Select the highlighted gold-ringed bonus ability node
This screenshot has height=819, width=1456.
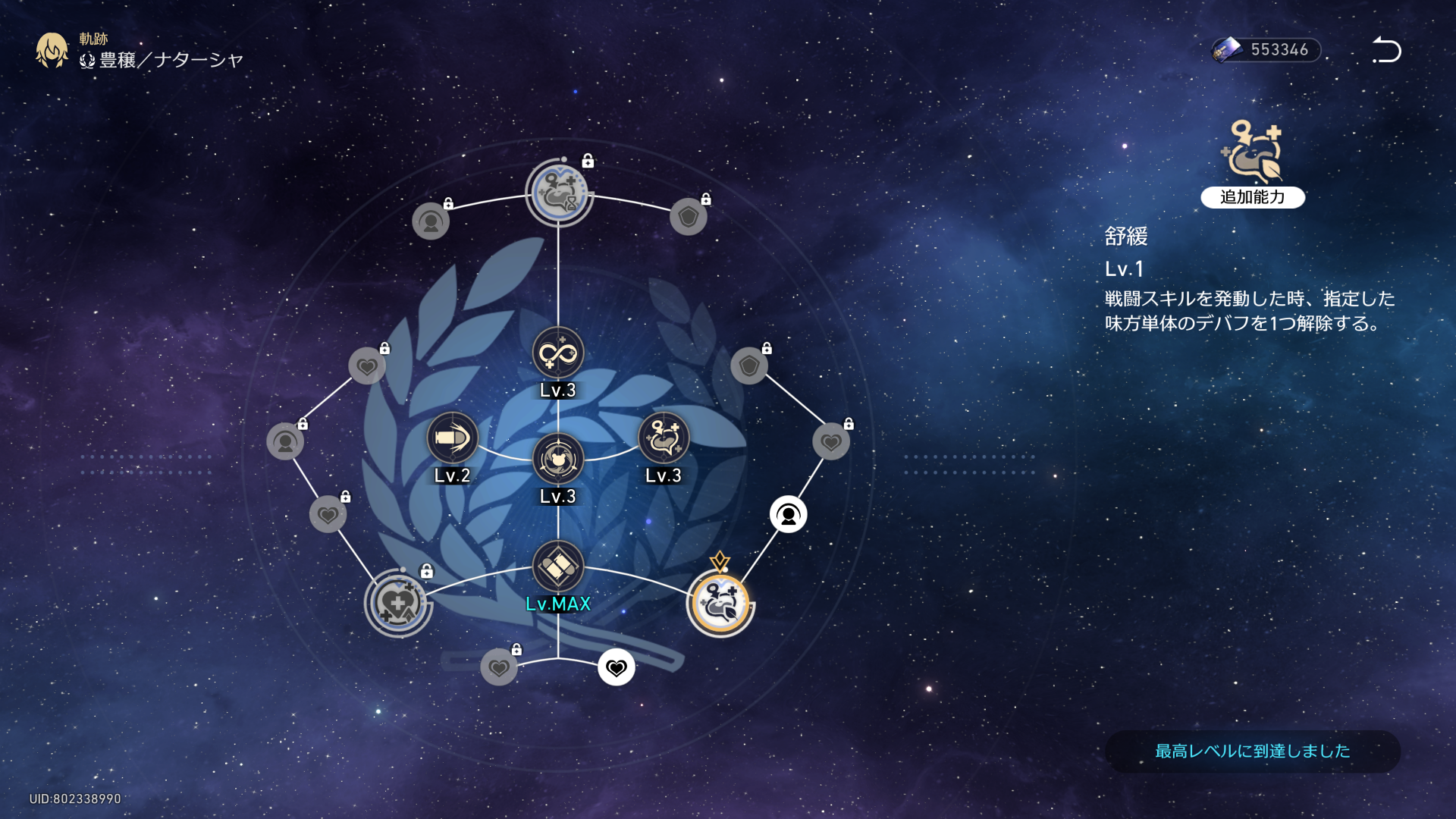(x=720, y=604)
